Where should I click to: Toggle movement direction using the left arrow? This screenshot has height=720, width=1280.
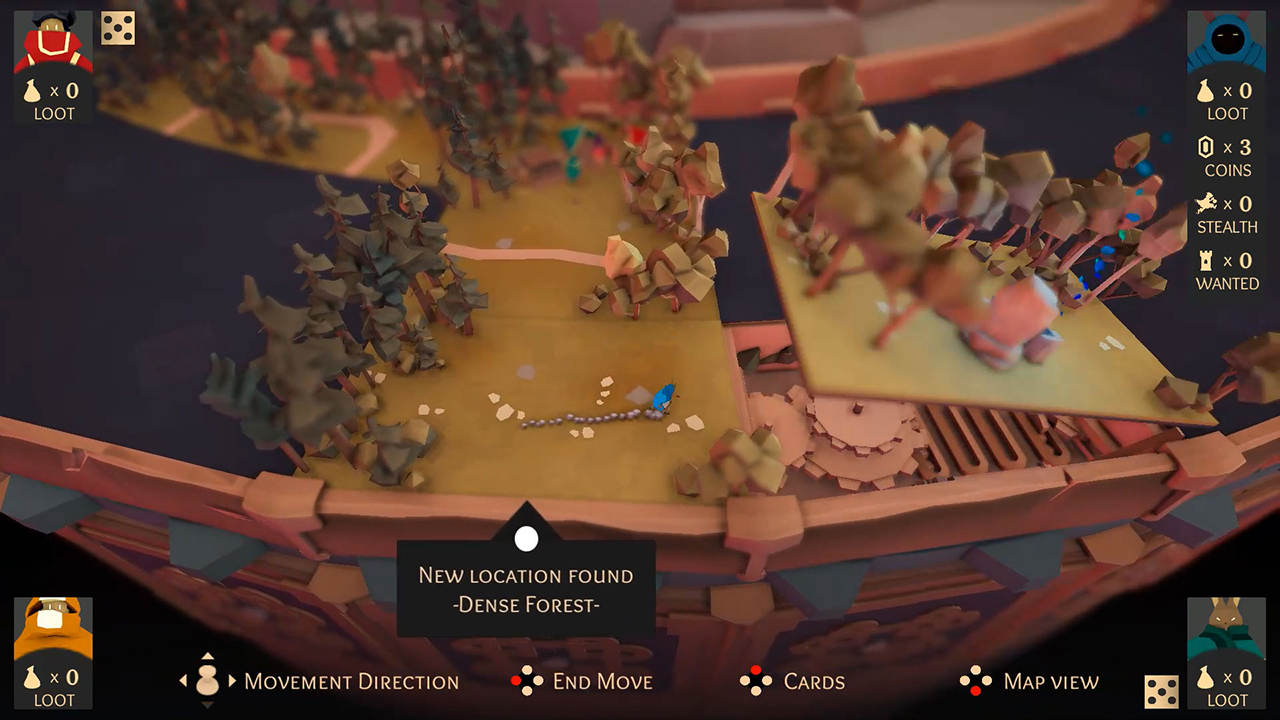coord(184,682)
